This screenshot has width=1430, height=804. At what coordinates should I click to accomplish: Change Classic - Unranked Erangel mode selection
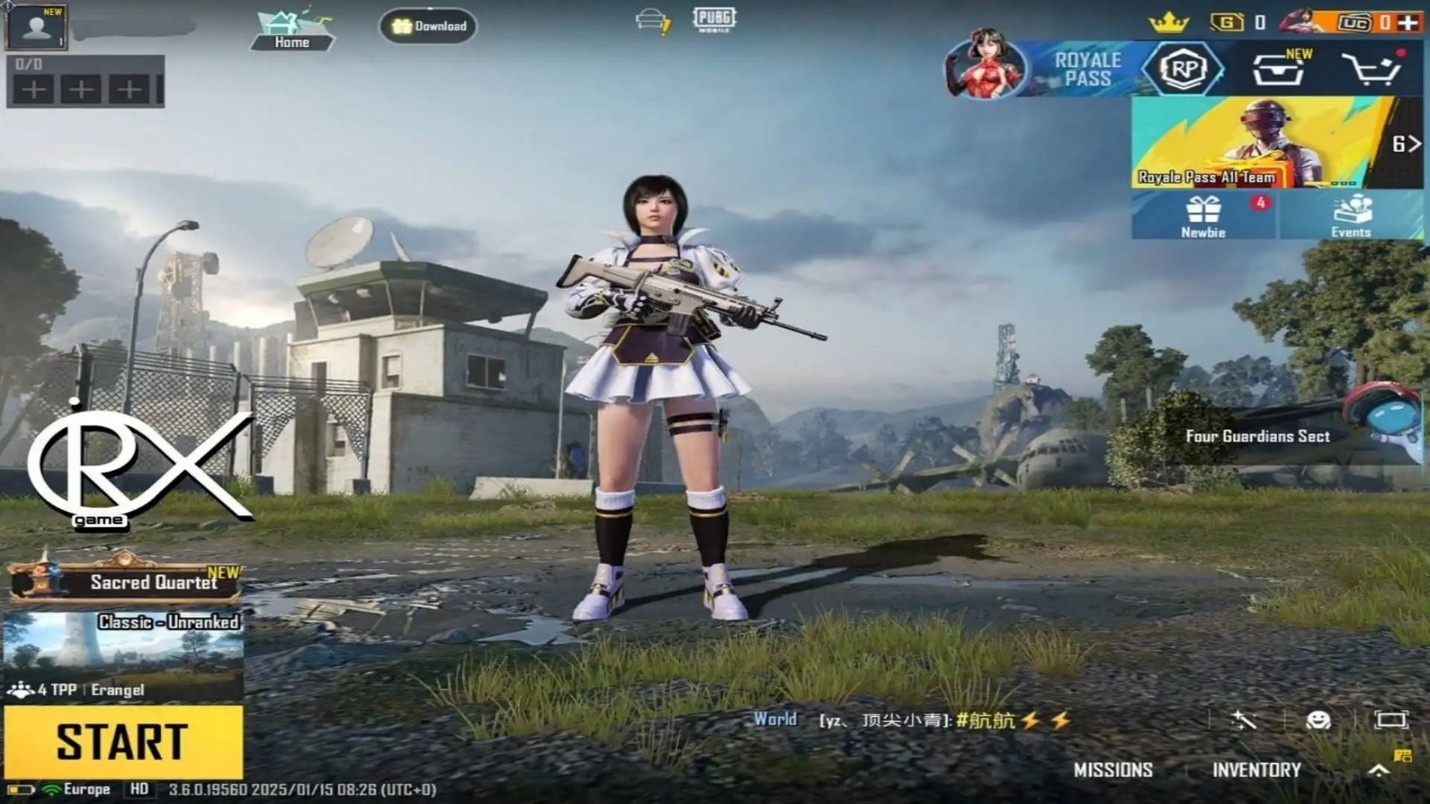123,655
